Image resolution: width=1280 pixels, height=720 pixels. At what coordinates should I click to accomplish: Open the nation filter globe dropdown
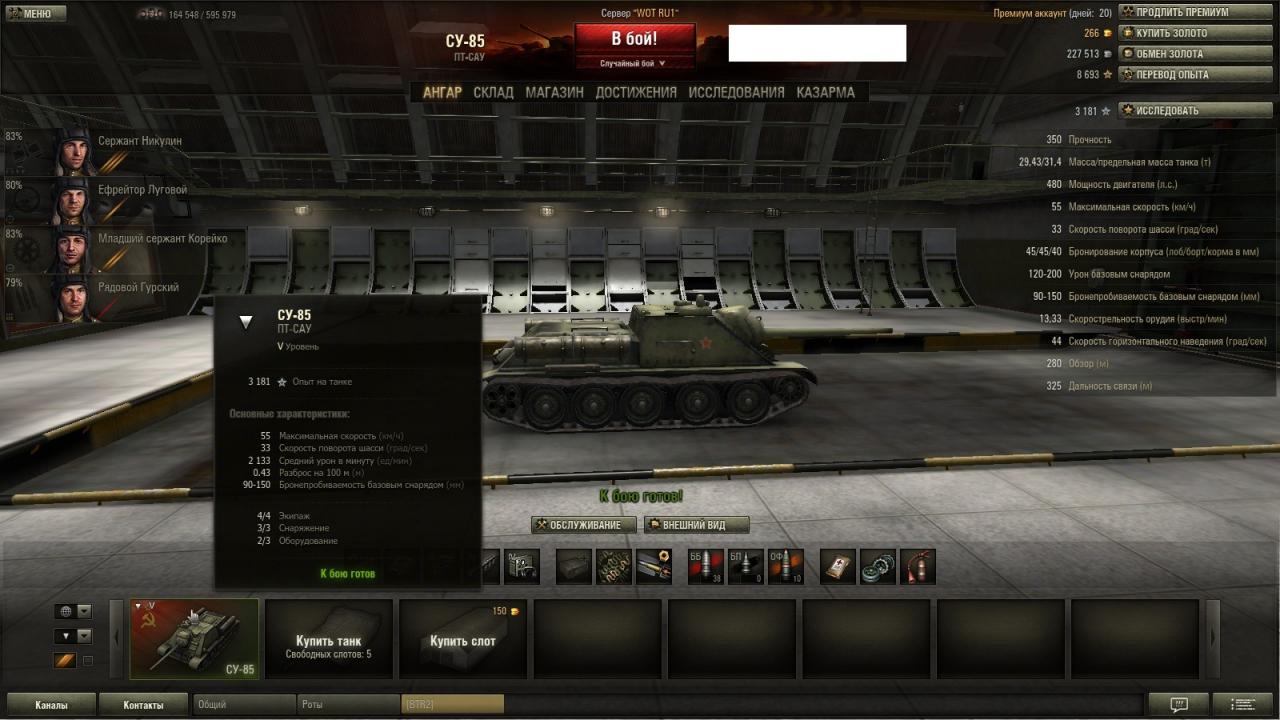(x=73, y=611)
